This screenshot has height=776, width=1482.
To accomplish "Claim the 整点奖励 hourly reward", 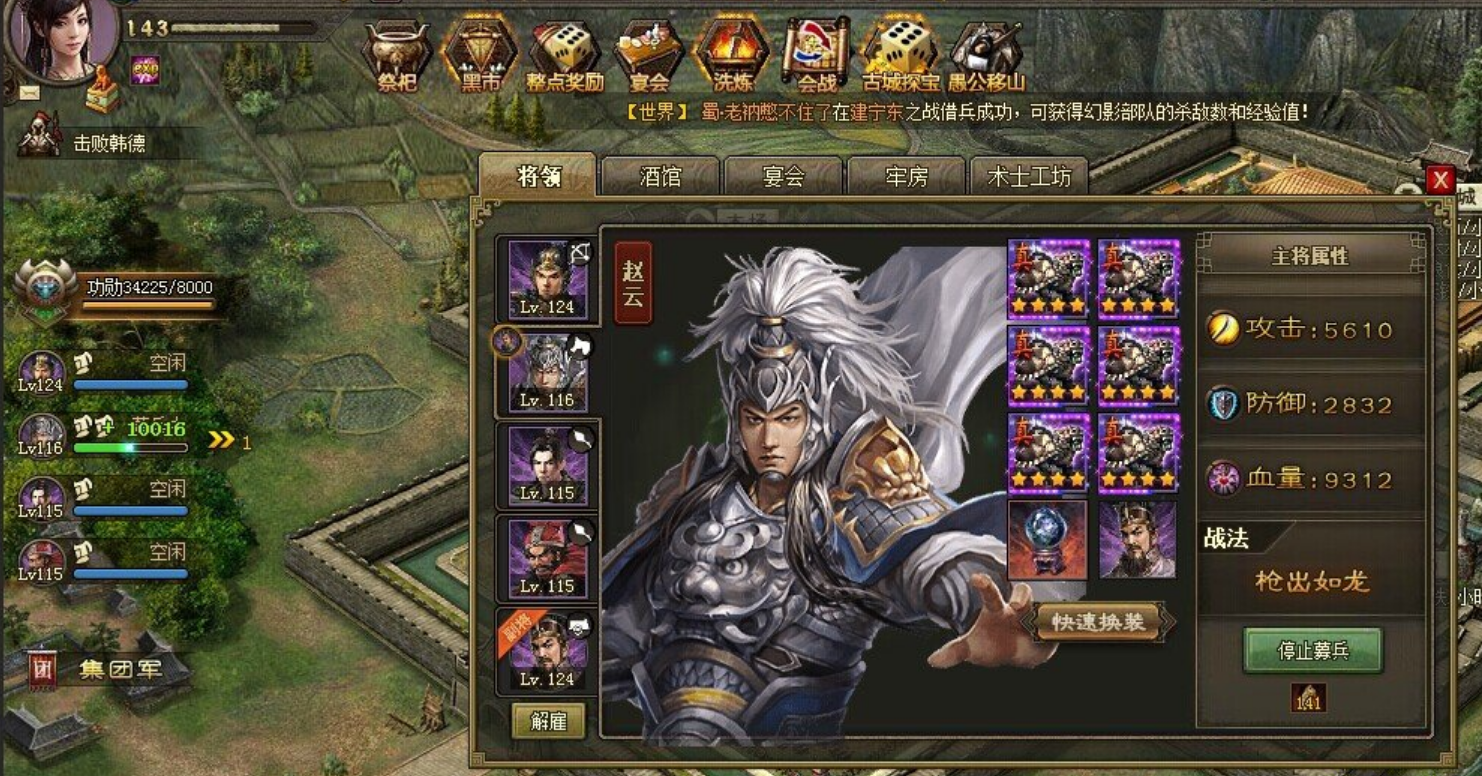I will [x=565, y=55].
